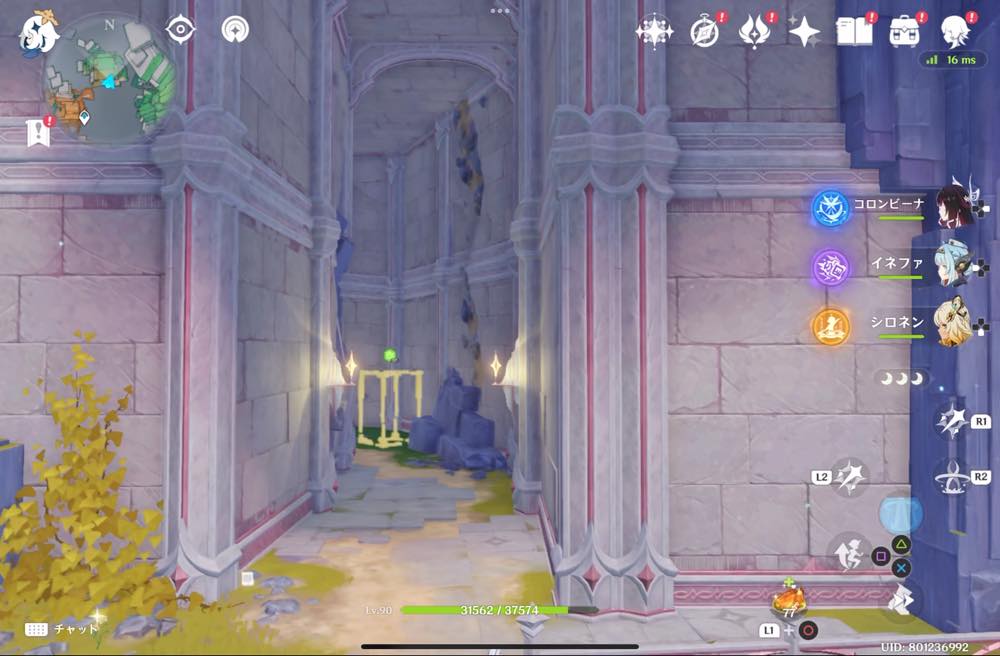This screenshot has width=1000, height=656.
Task: Trigger the elemental burst swirl icon
Action: [950, 478]
